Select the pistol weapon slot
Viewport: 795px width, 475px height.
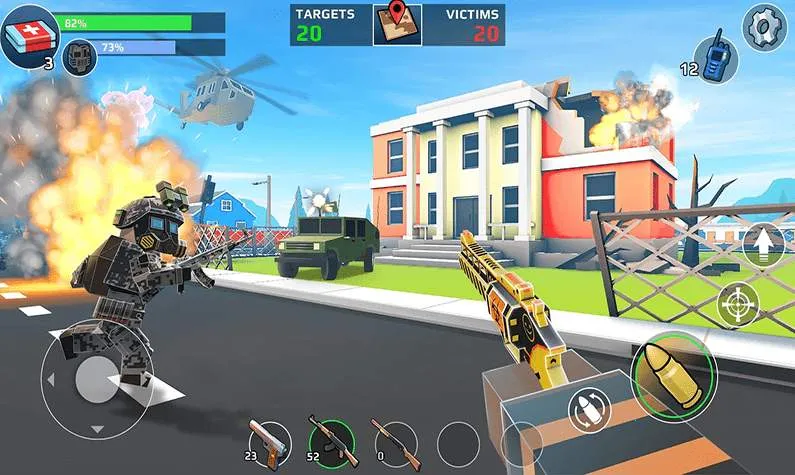(x=267, y=441)
